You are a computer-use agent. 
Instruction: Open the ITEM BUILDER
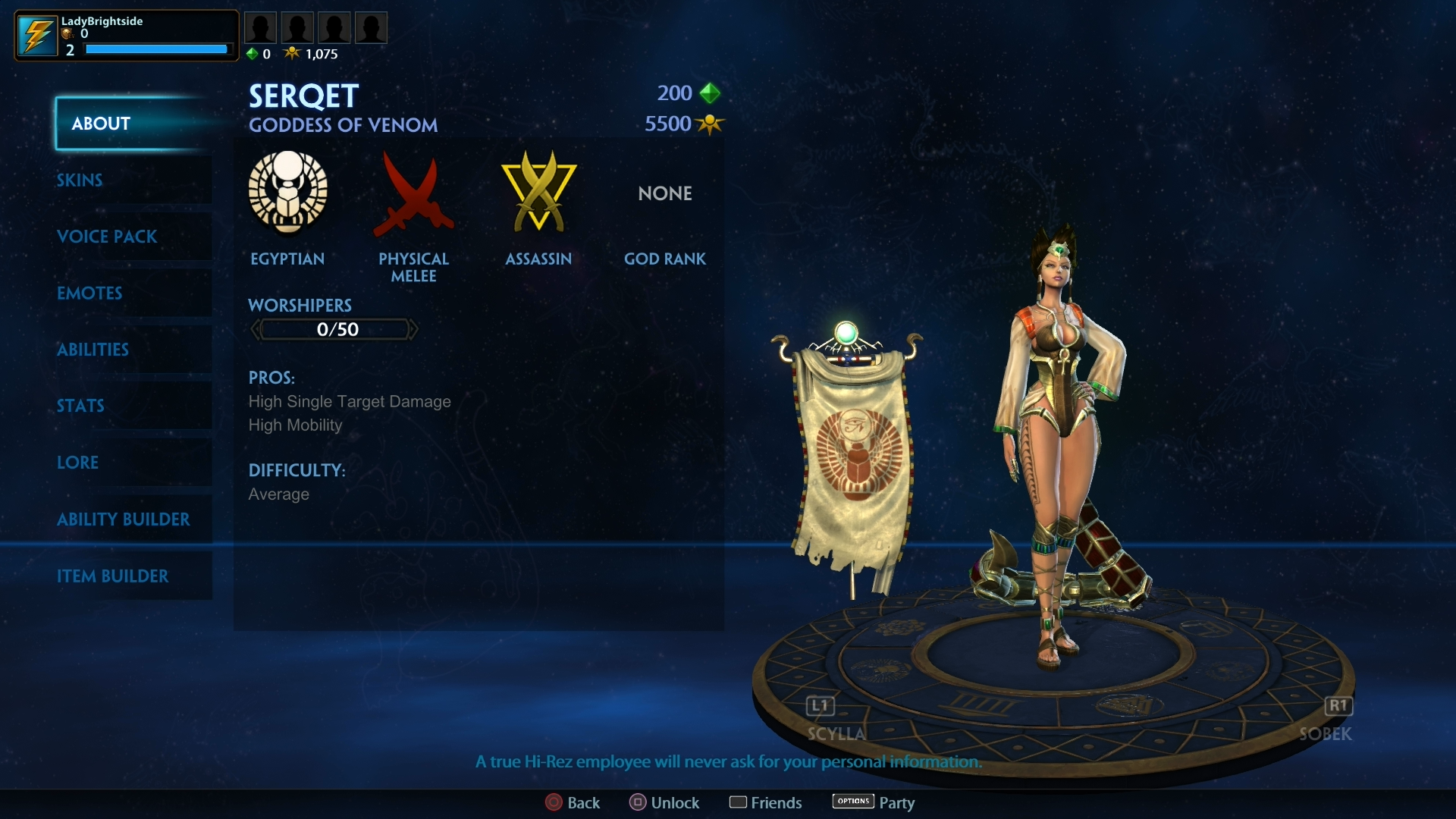pos(114,576)
